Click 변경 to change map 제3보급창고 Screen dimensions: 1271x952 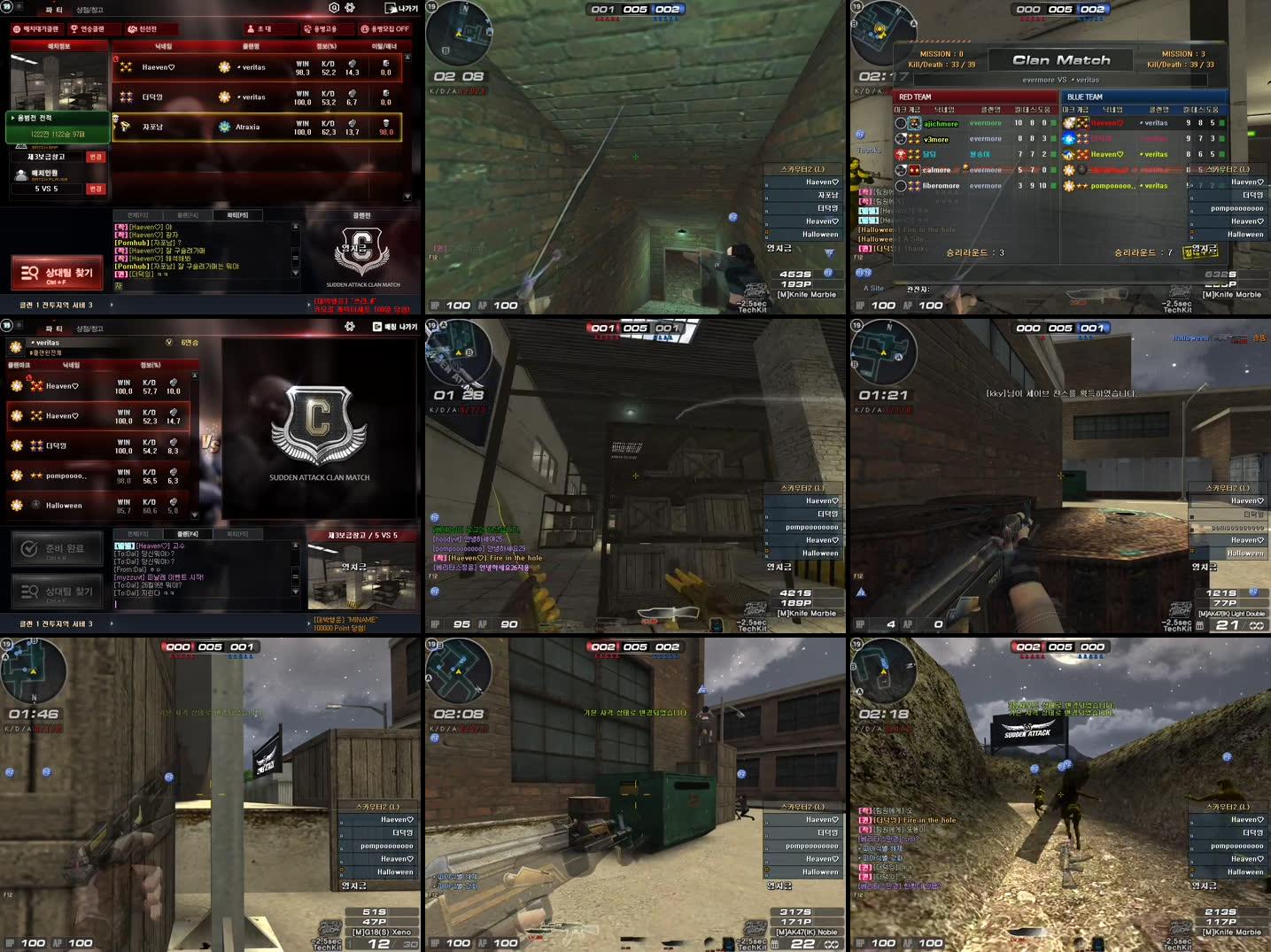95,157
